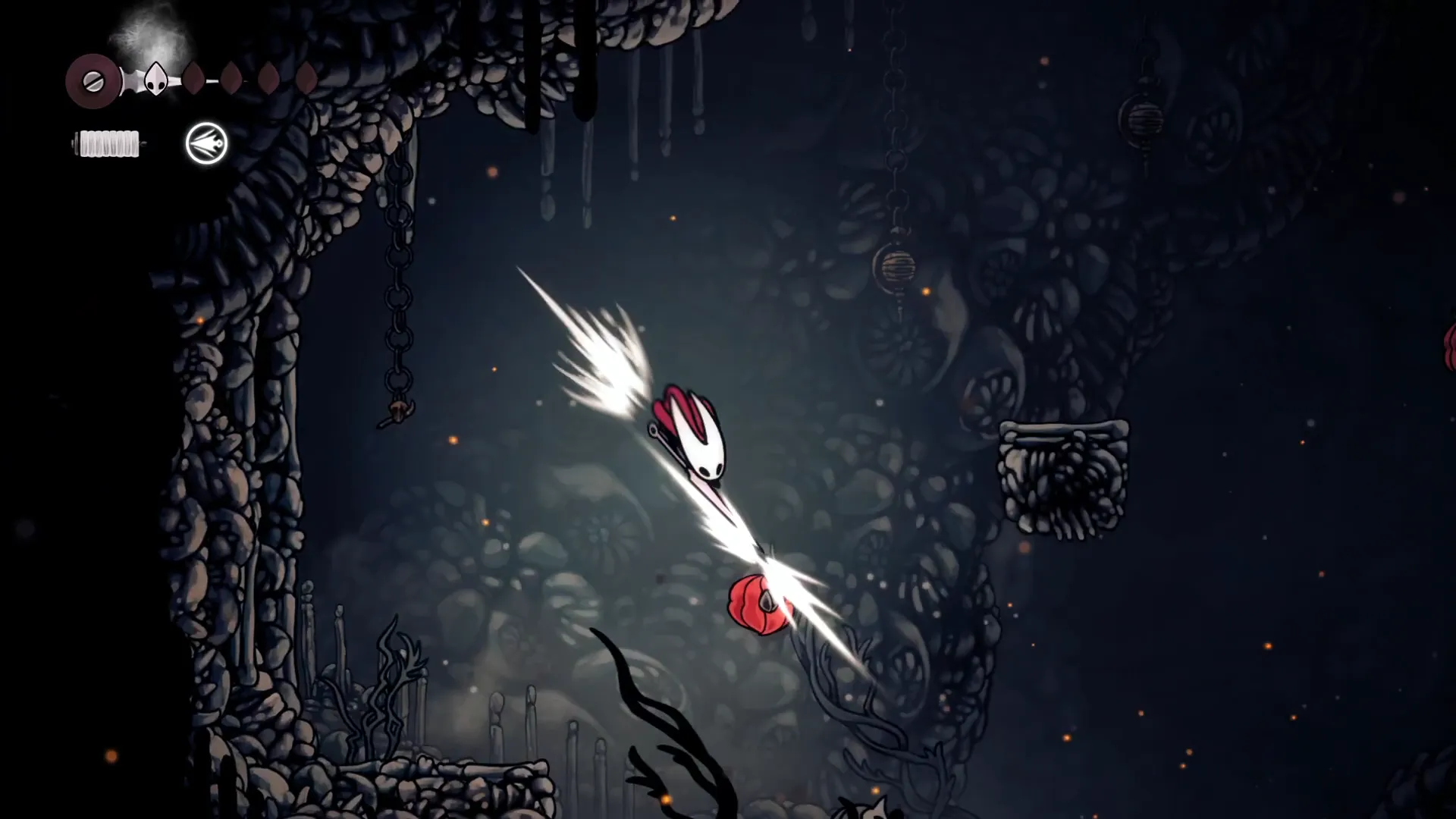
Task: Click Hornet's mask health icon
Action: 156,78
